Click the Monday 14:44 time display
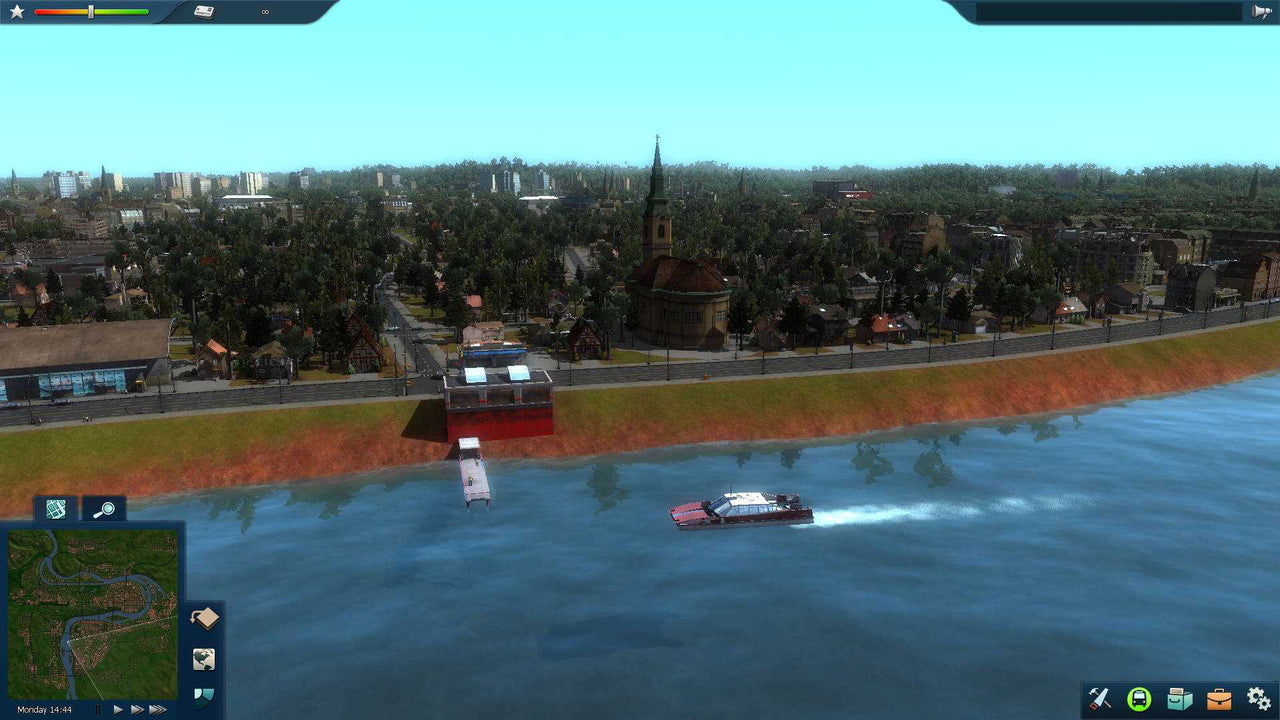 44,708
